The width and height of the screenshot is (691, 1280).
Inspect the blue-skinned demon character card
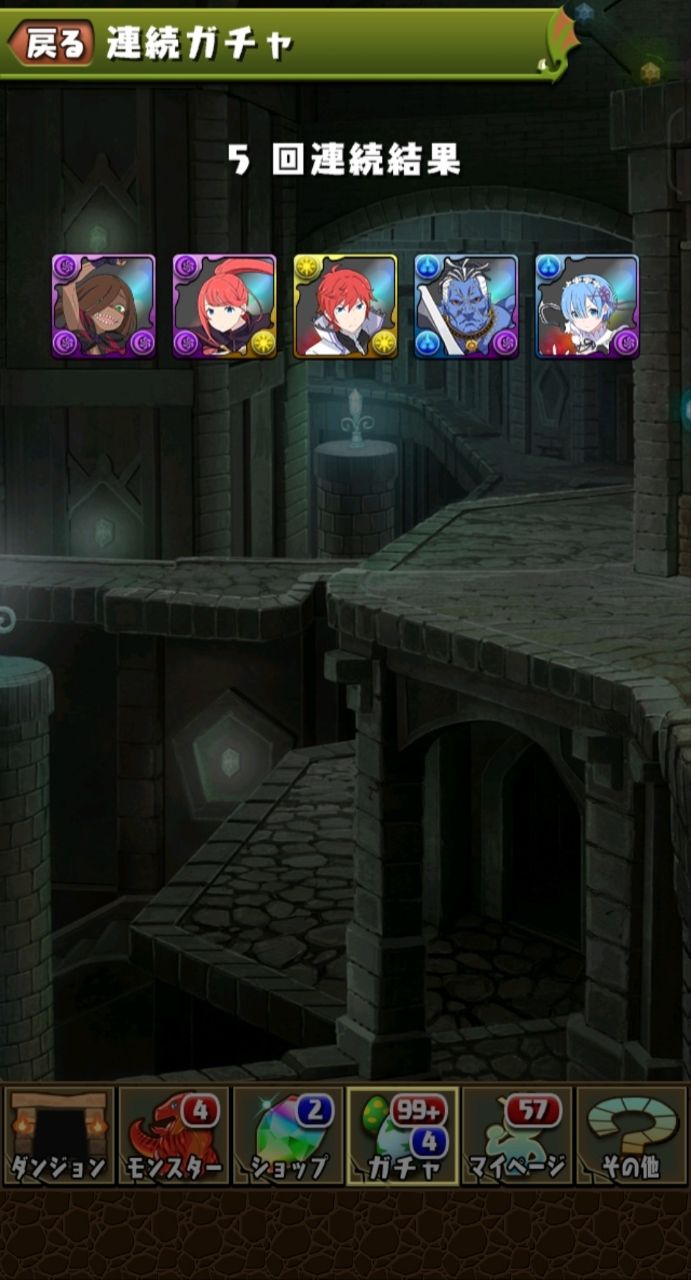point(466,306)
